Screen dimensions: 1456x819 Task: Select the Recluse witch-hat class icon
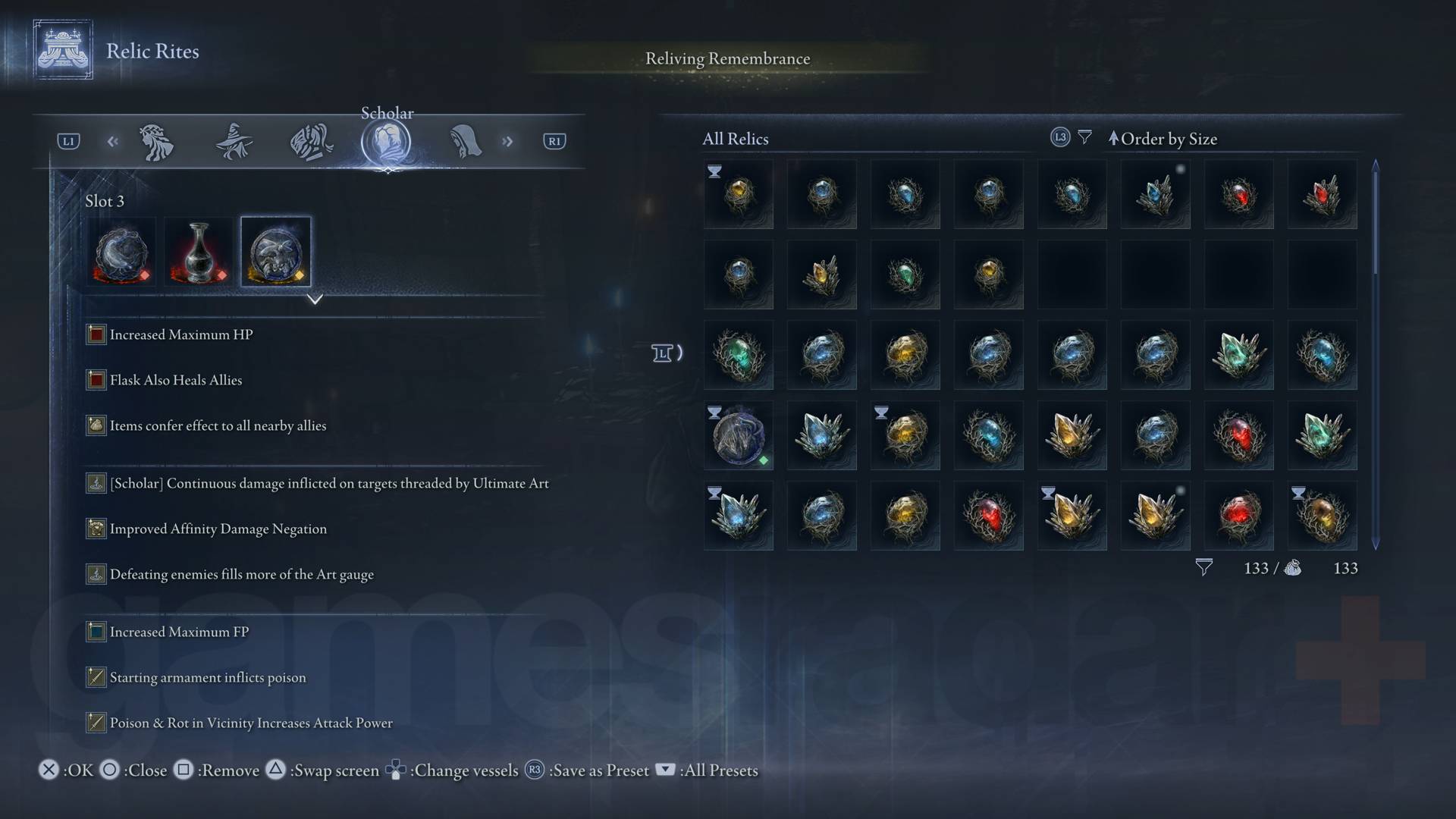pyautogui.click(x=235, y=141)
